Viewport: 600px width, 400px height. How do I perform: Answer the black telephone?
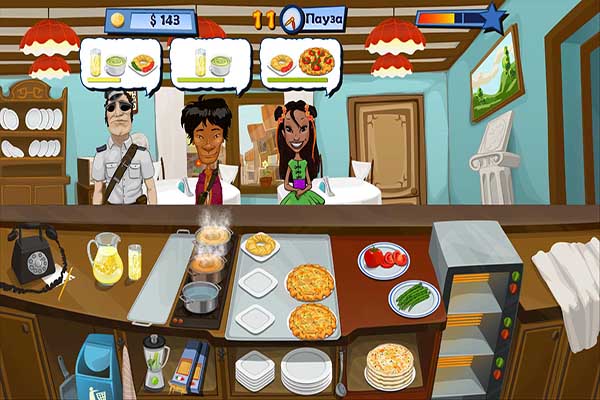(x=32, y=254)
